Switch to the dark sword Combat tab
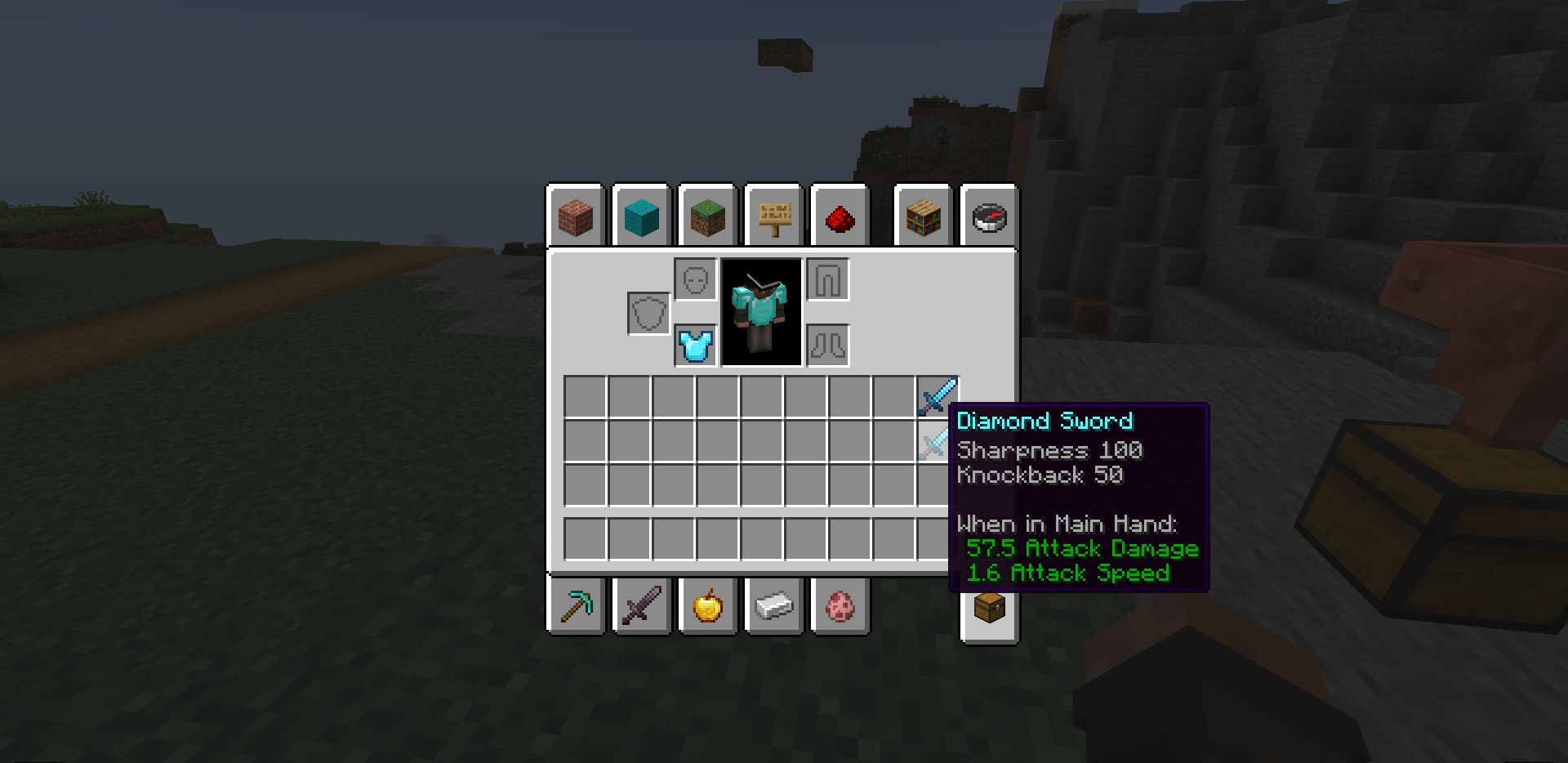This screenshot has width=1568, height=763. (642, 607)
